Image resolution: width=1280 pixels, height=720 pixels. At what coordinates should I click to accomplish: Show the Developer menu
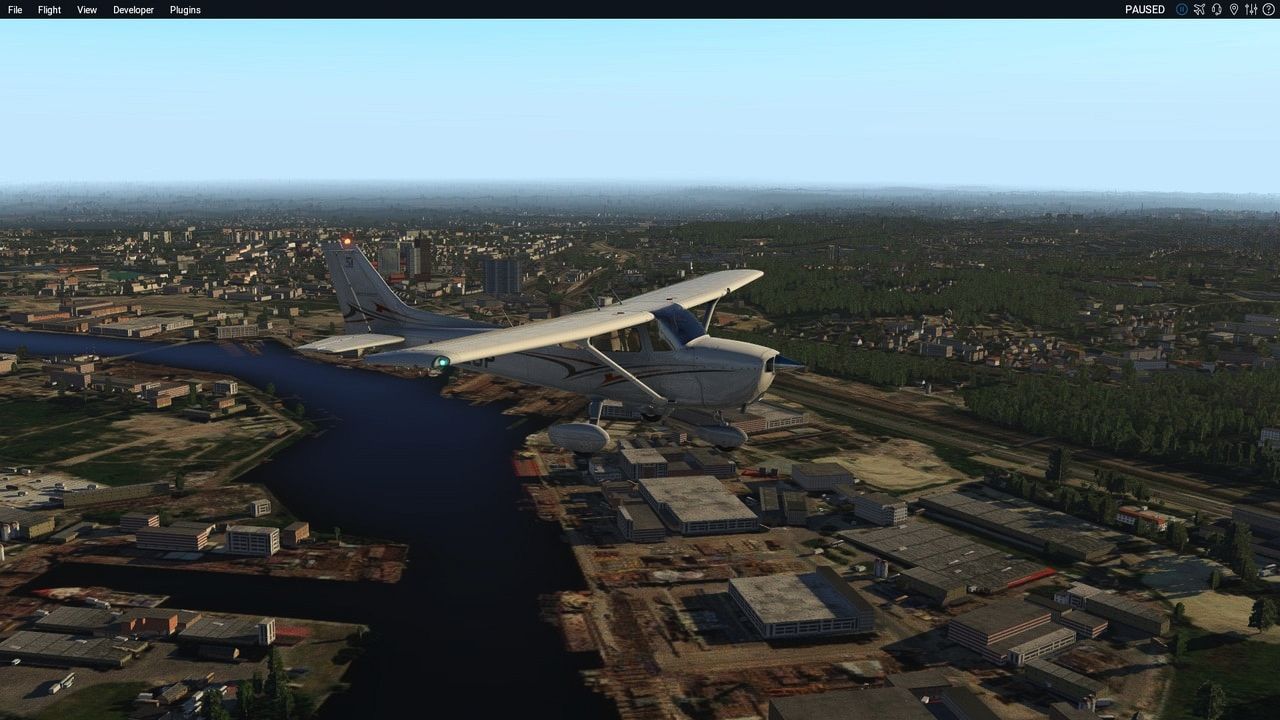[133, 10]
